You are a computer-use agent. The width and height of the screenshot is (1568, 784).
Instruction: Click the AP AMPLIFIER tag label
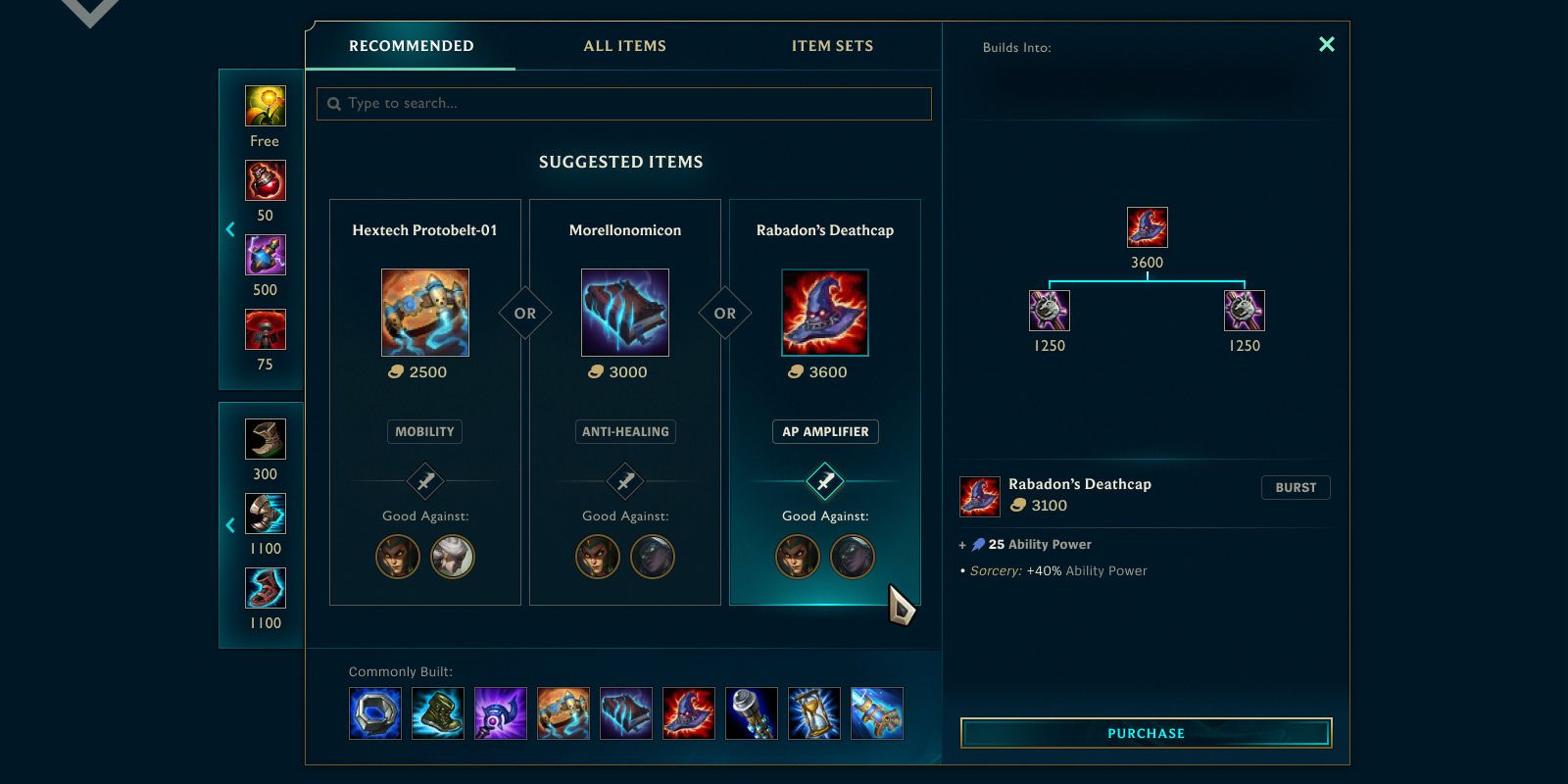point(824,431)
